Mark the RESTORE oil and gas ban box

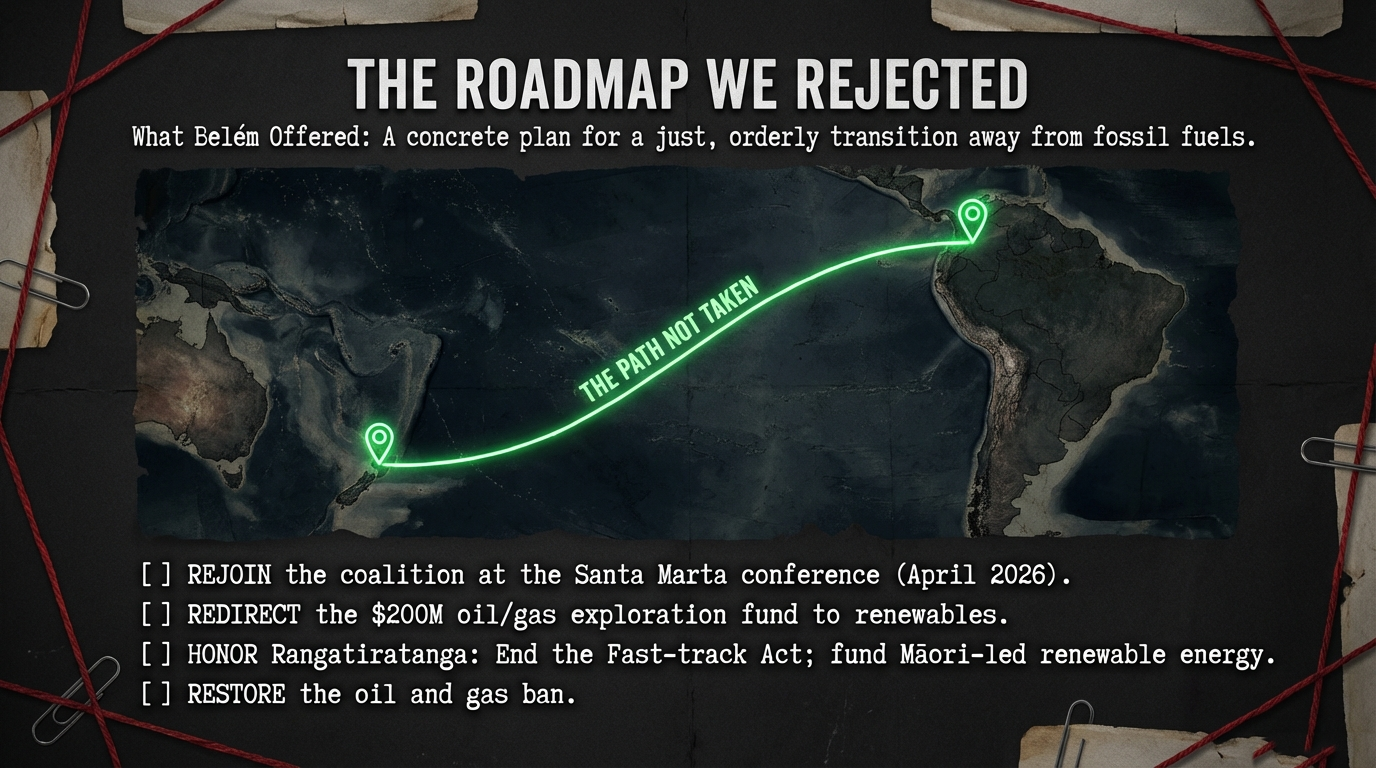click(156, 694)
